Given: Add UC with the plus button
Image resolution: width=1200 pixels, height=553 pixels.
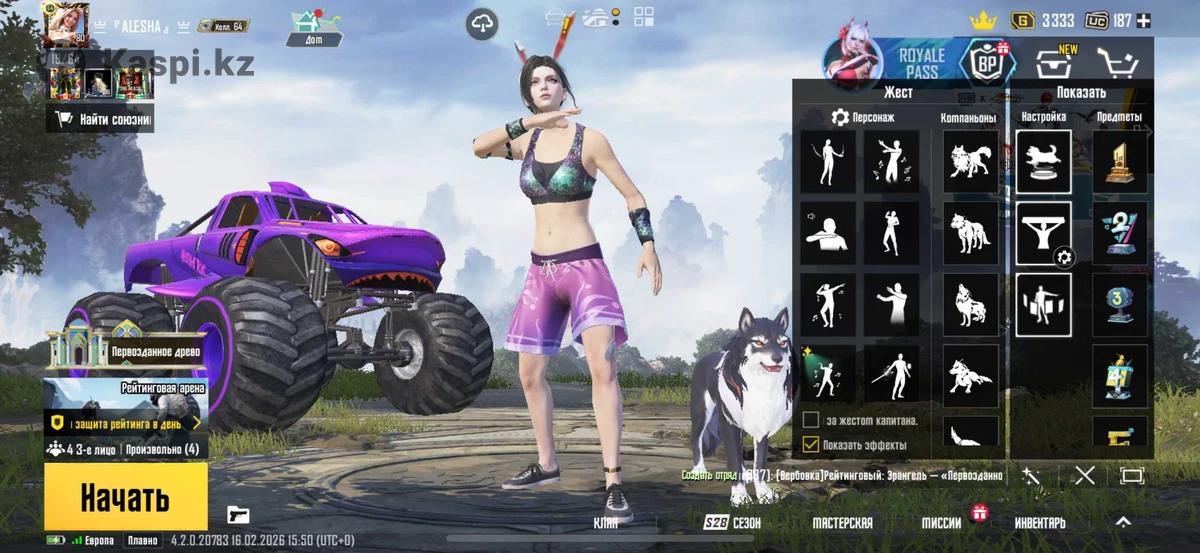Looking at the screenshot, I should pyautogui.click(x=1144, y=20).
